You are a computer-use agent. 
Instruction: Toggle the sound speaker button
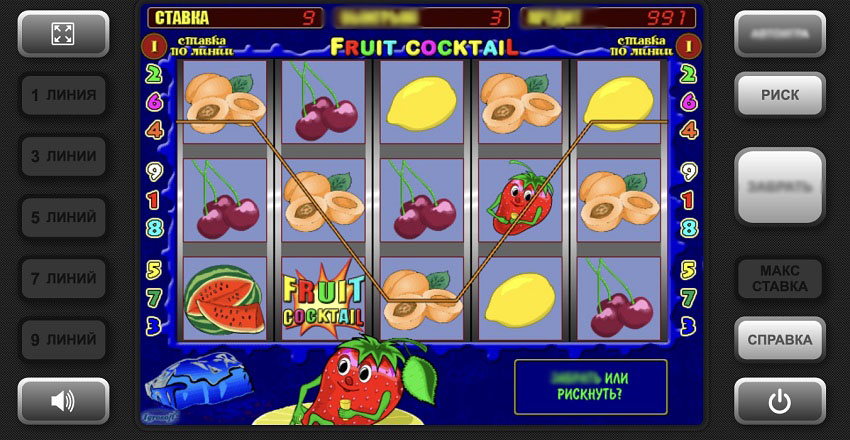point(63,401)
